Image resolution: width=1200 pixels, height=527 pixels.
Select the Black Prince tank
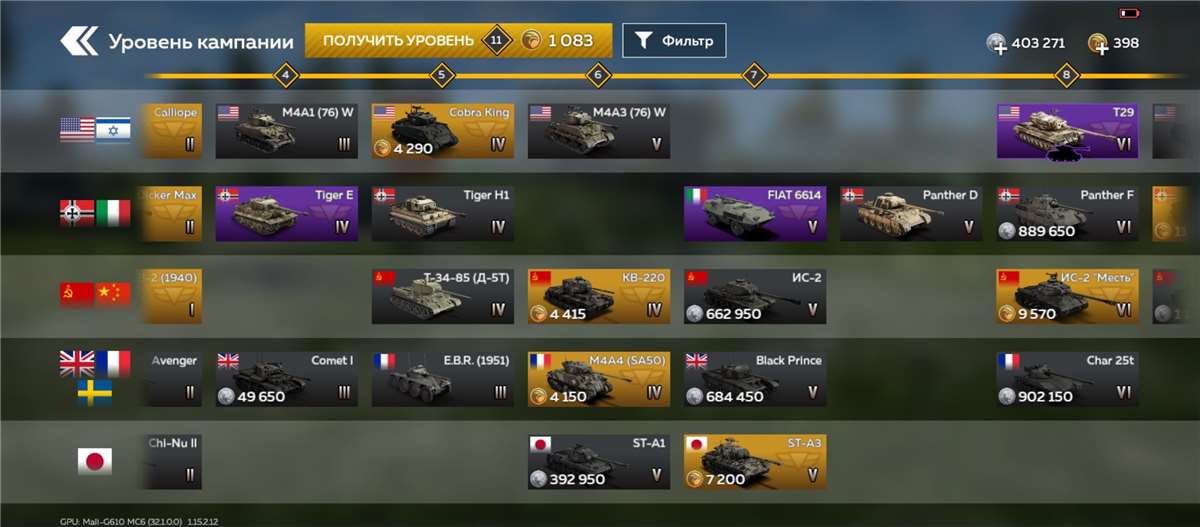tap(754, 378)
